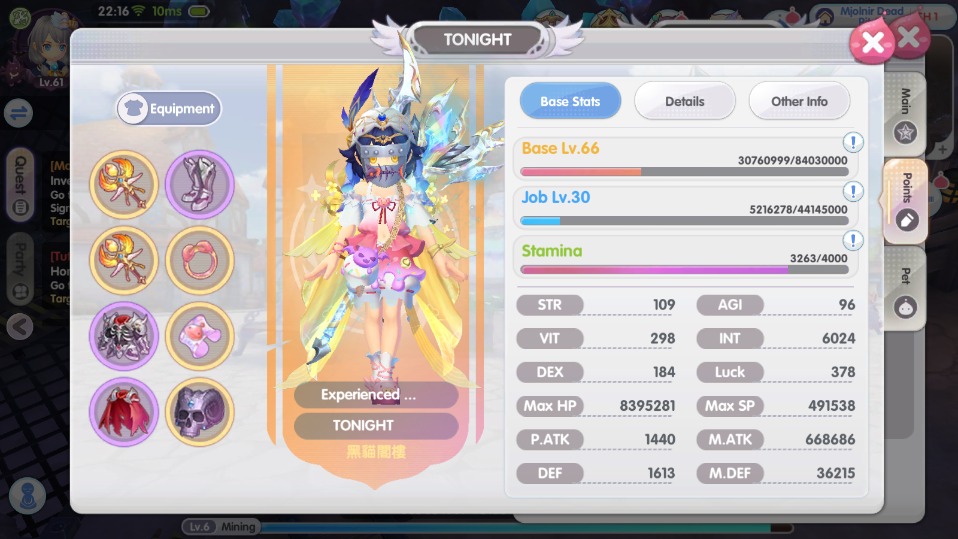Click the Equipment button
The width and height of the screenshot is (958, 539).
point(169,109)
